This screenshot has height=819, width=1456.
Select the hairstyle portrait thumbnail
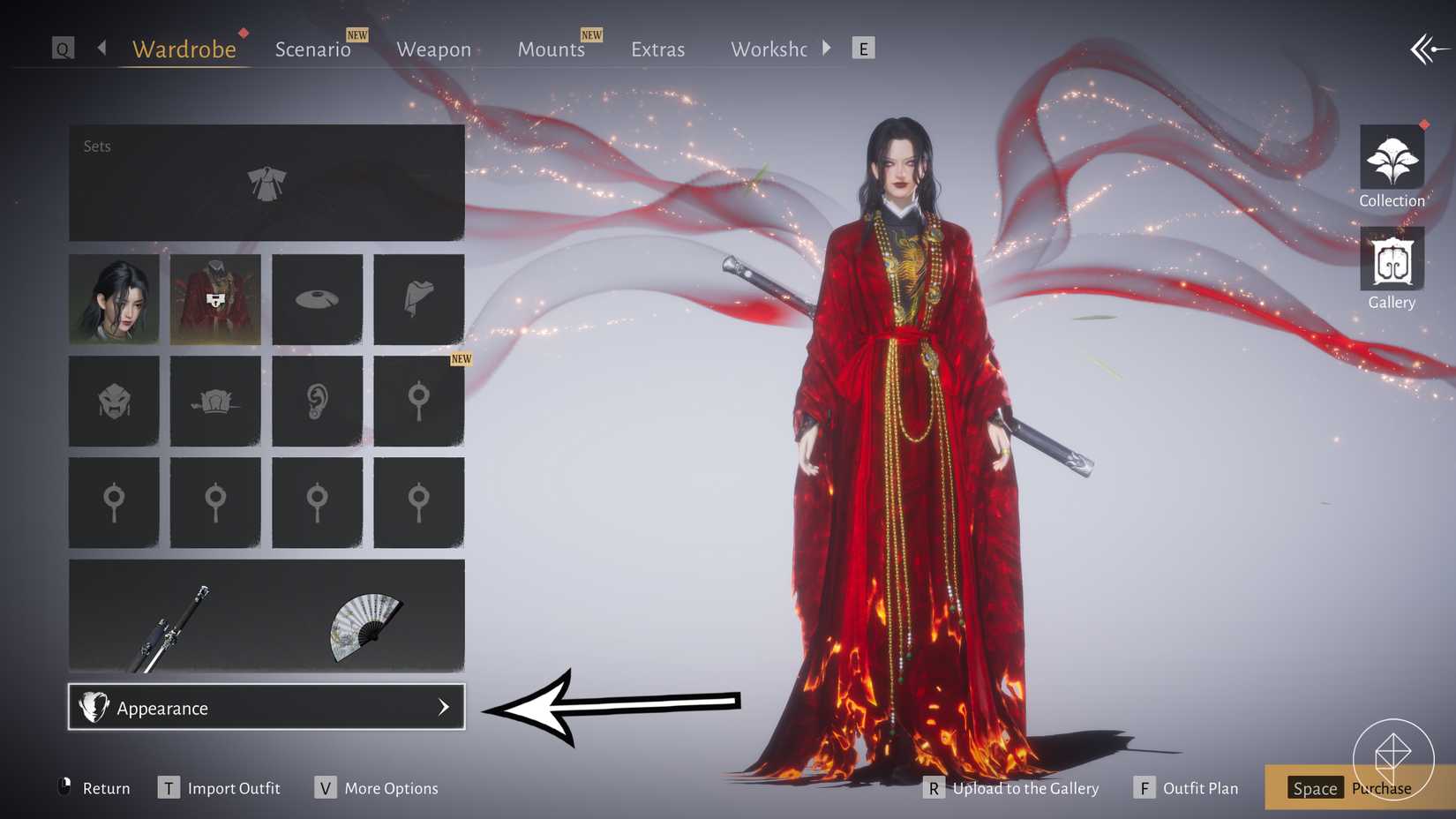point(114,299)
